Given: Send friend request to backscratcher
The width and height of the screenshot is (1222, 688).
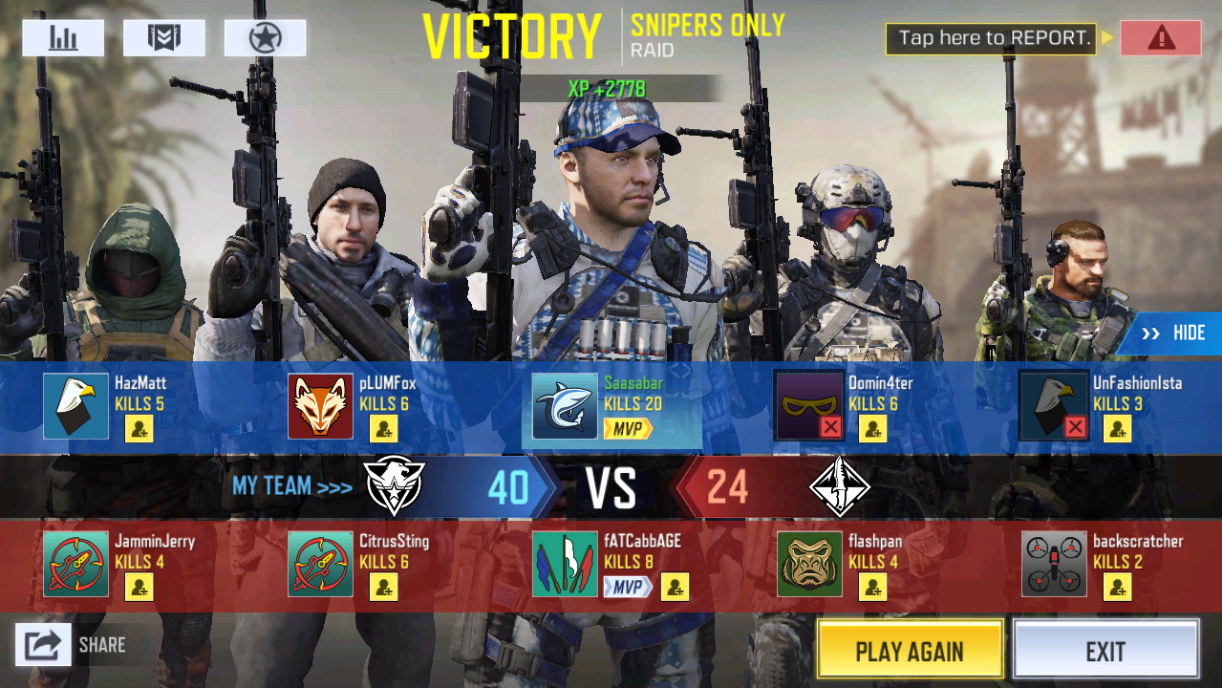Looking at the screenshot, I should (1117, 587).
